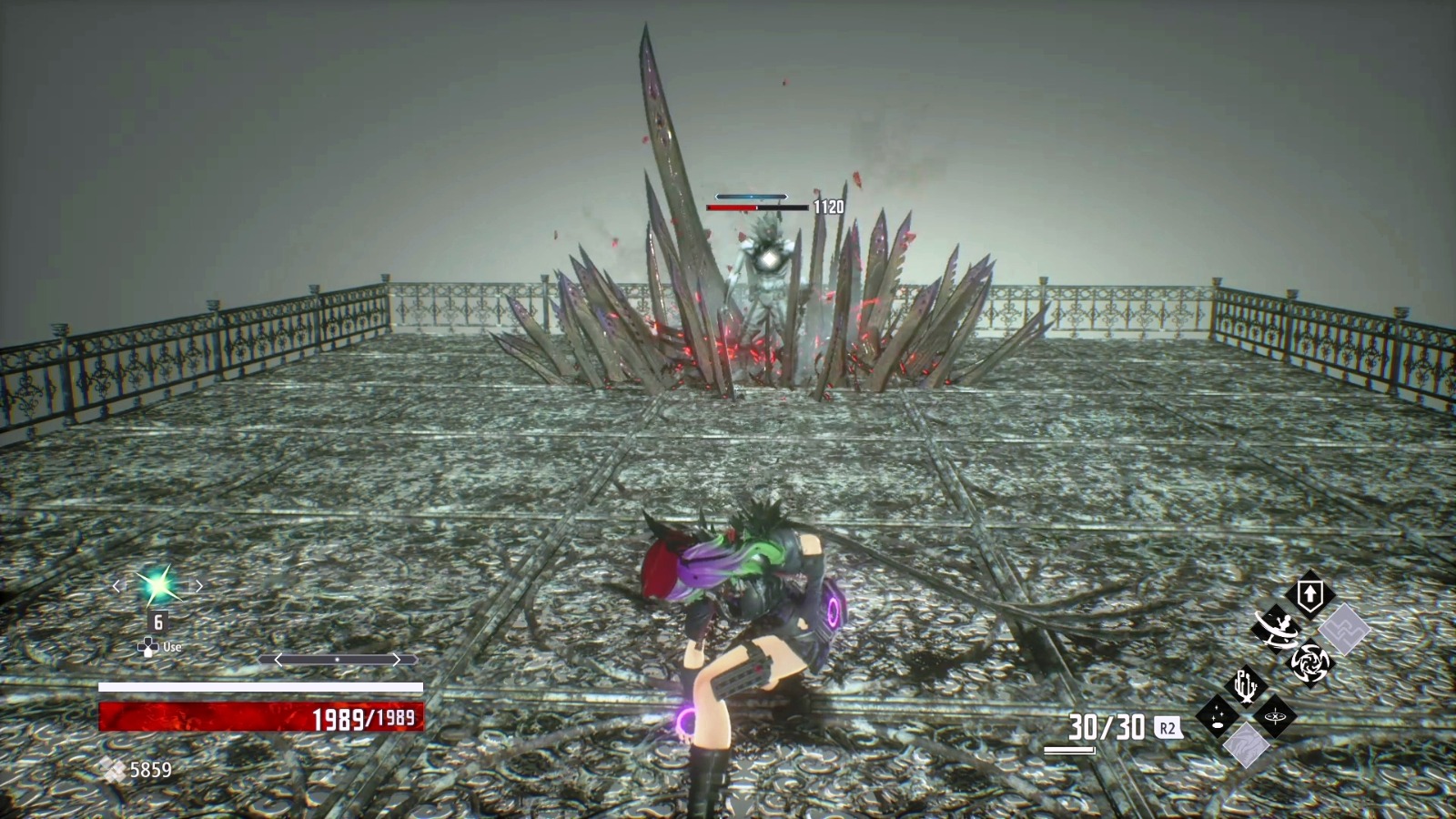Viewport: 1456px width, 819px height.
Task: Click the X-crosshair targeting gift icon
Action: click(x=1275, y=716)
